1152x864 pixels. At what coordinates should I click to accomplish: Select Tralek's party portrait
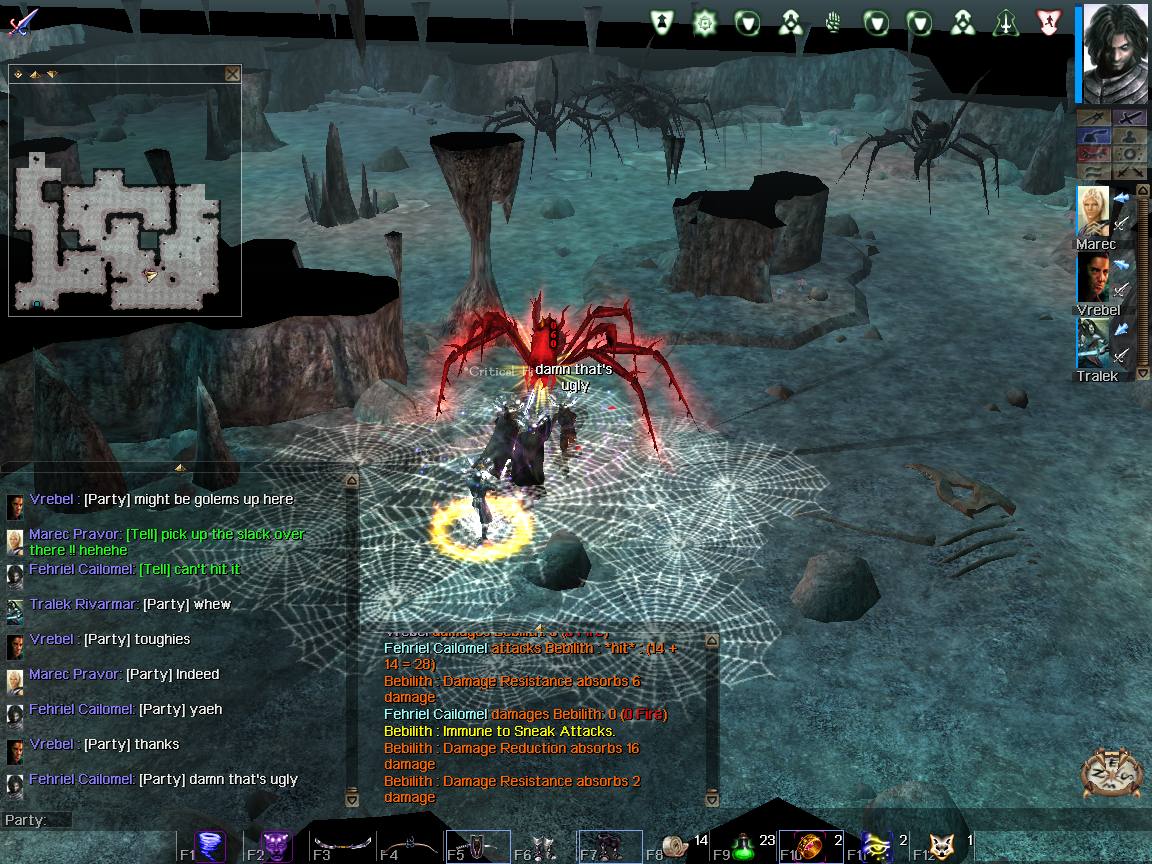click(x=1092, y=344)
